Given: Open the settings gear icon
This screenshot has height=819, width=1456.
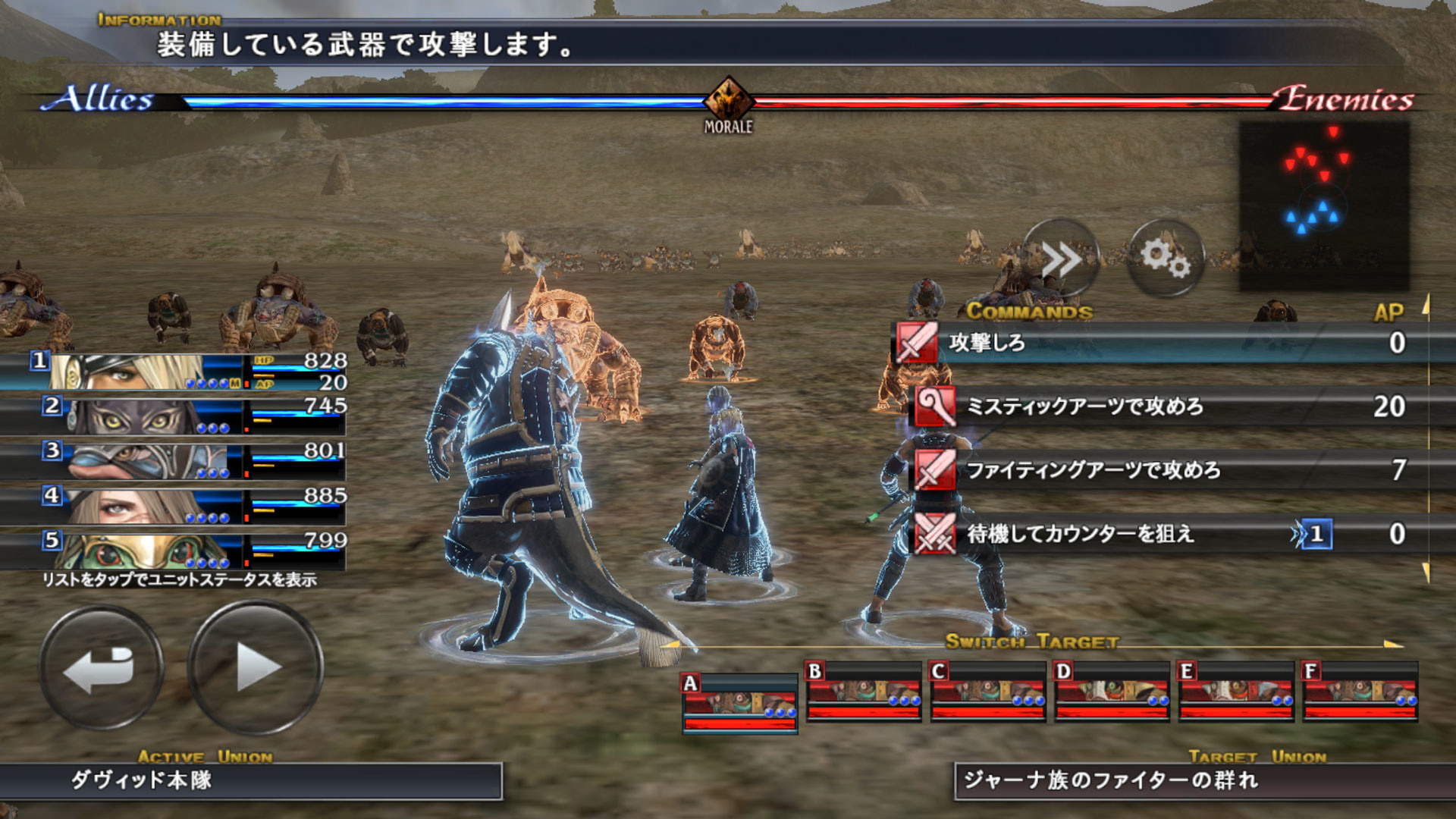Looking at the screenshot, I should click(1168, 259).
